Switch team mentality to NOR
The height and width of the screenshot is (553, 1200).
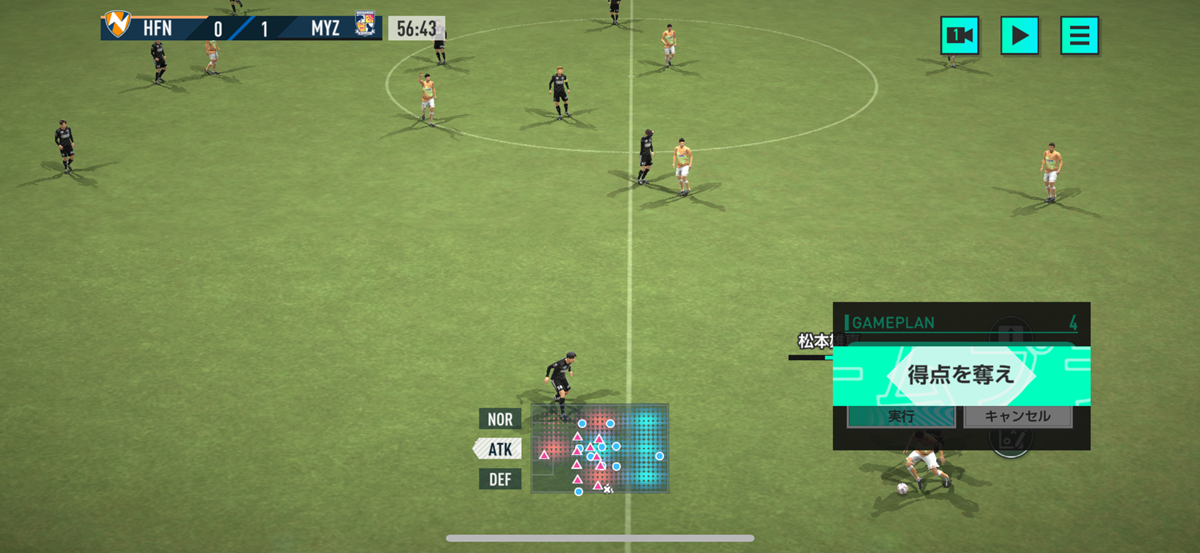point(500,419)
